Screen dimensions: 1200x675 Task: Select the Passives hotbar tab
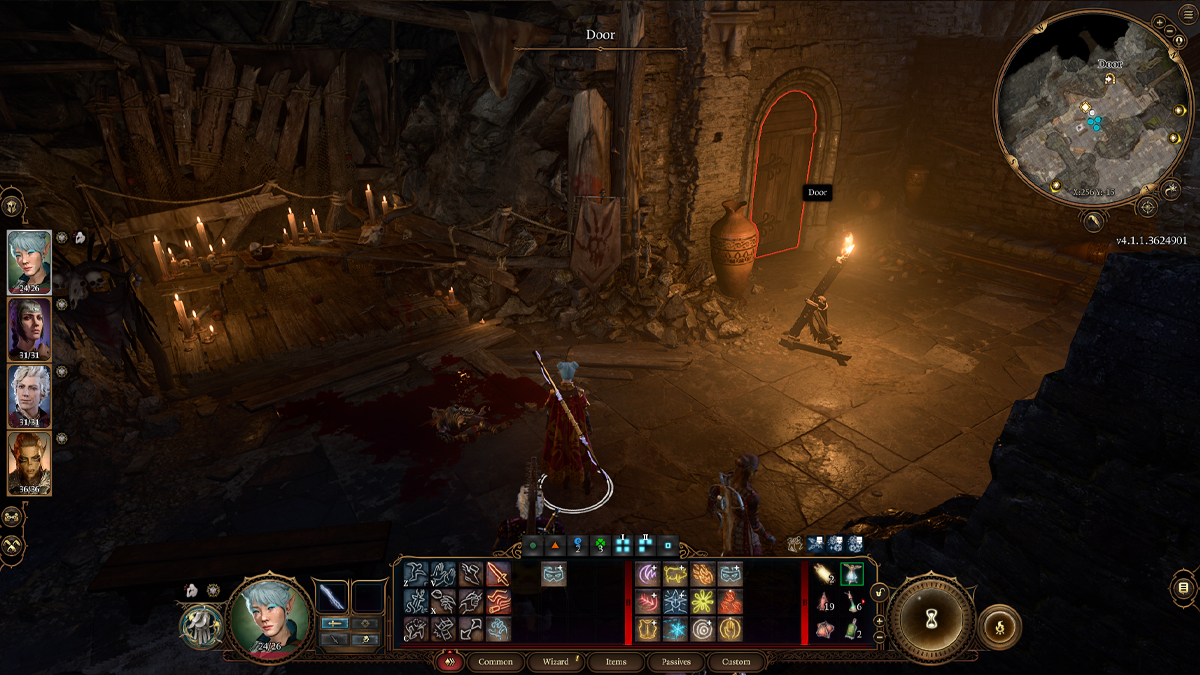point(677,662)
